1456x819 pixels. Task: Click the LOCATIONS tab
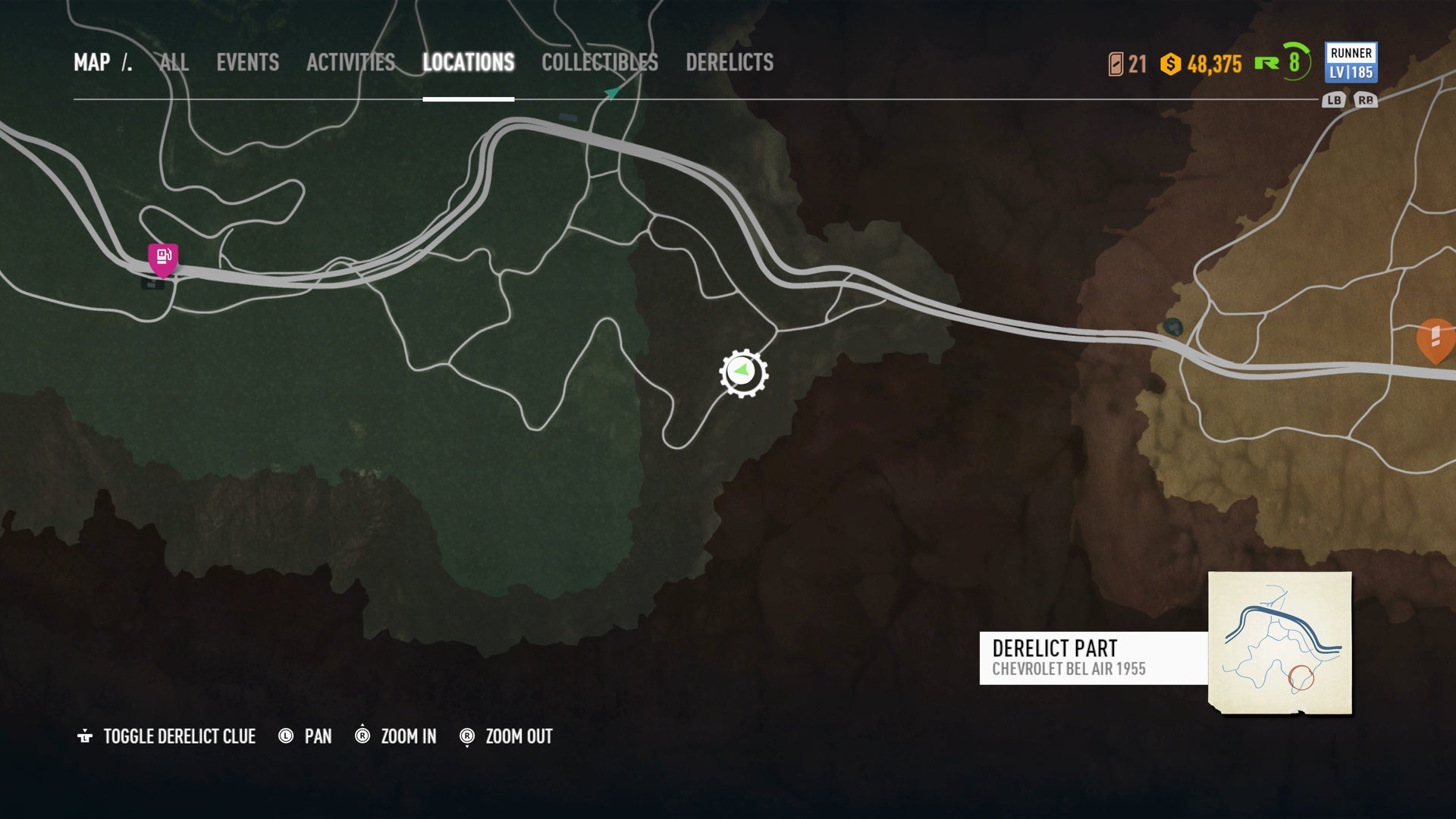(x=470, y=64)
